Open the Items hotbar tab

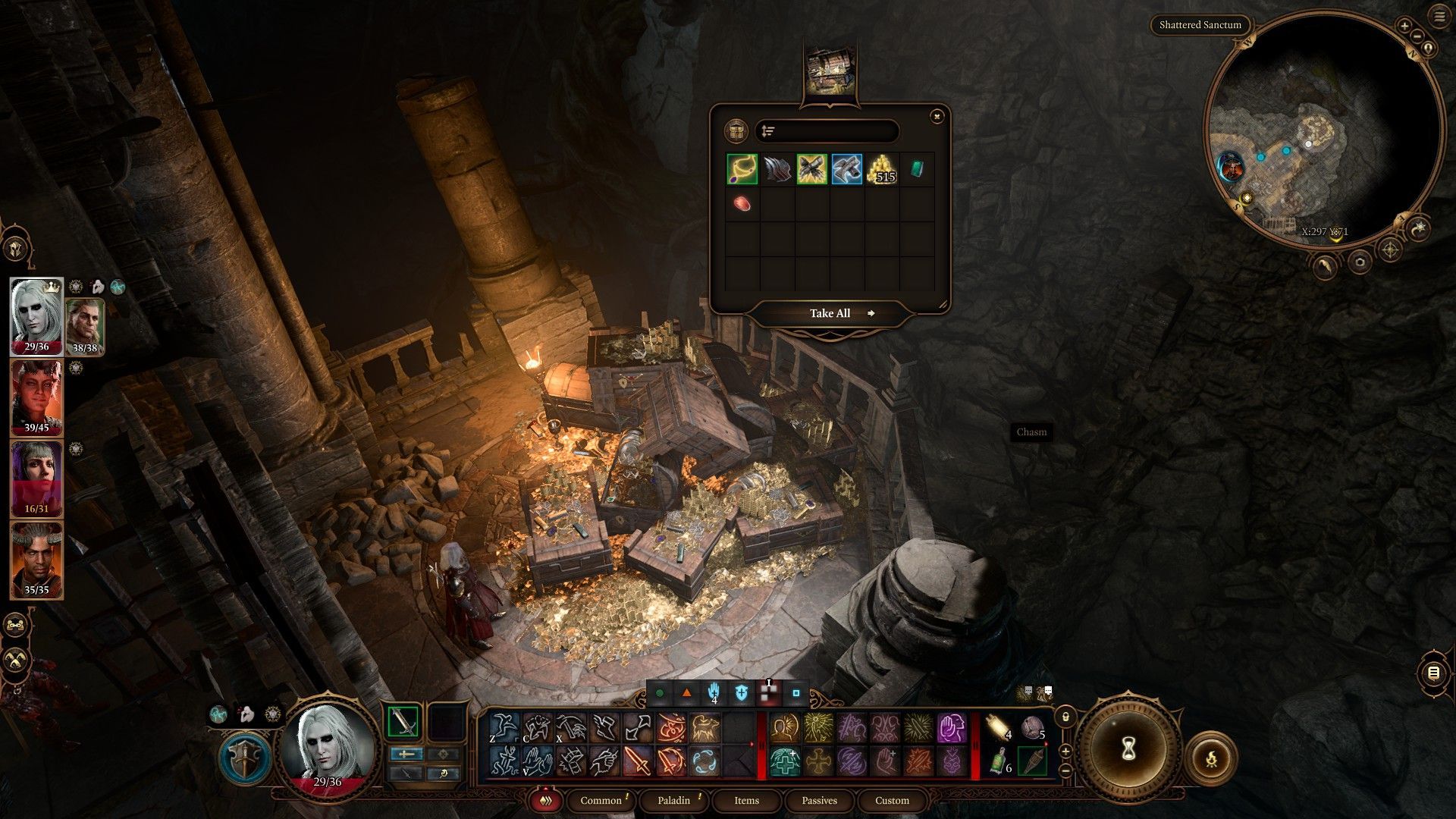pyautogui.click(x=746, y=800)
